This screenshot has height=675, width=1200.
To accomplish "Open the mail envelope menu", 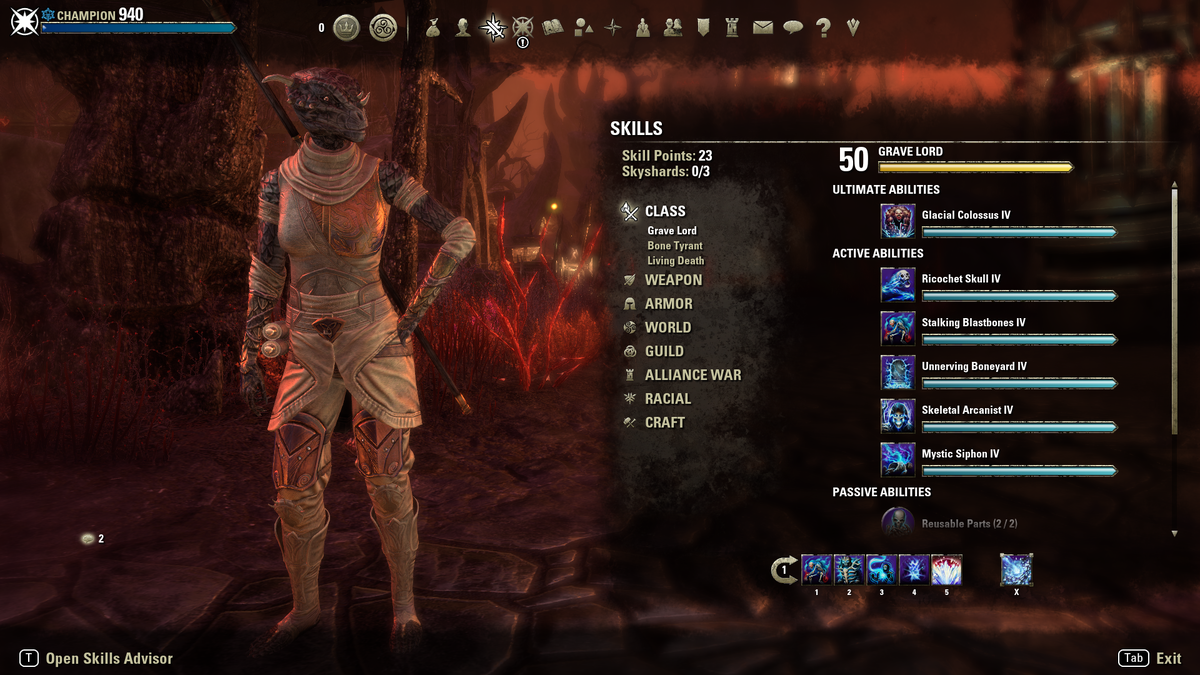I will coord(763,28).
